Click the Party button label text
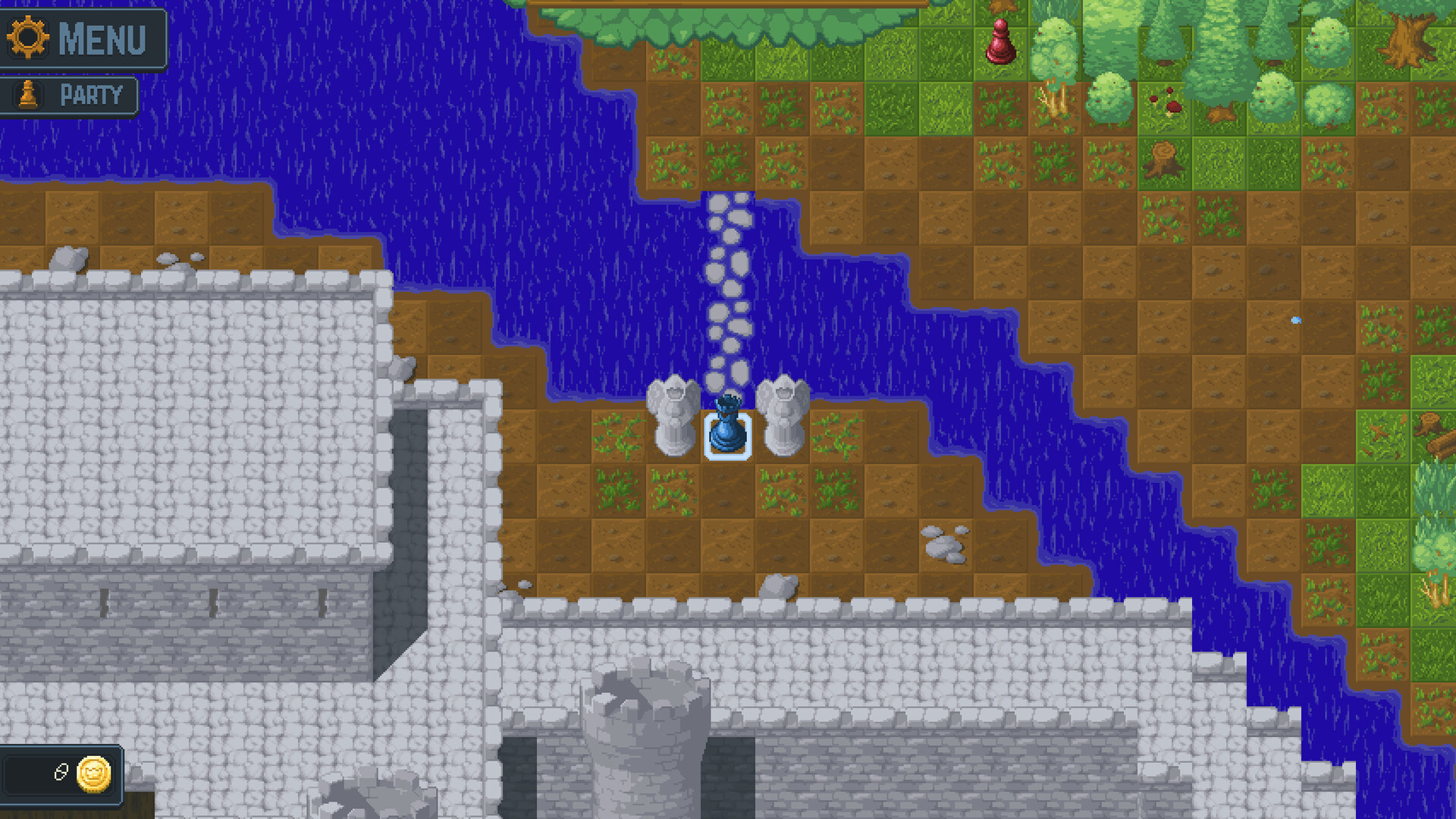 coord(89,95)
